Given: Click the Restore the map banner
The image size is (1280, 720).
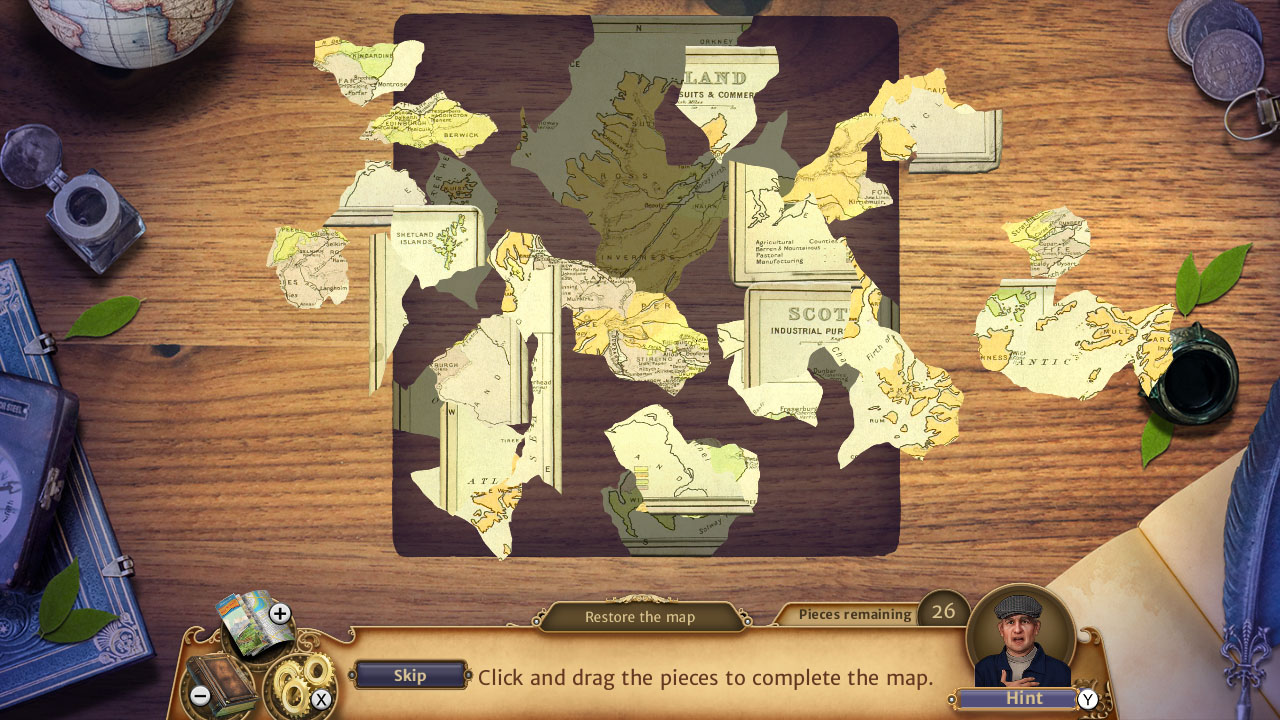Looking at the screenshot, I should click(x=639, y=616).
